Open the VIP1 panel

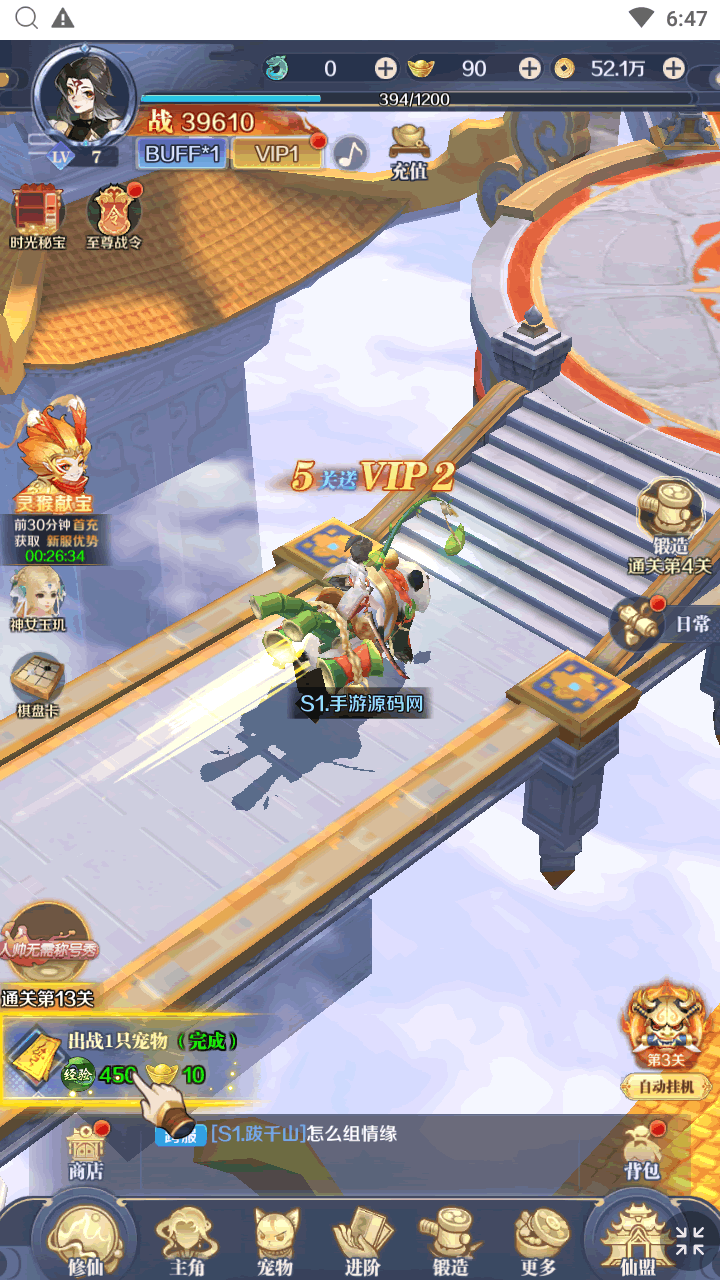pyautogui.click(x=278, y=153)
